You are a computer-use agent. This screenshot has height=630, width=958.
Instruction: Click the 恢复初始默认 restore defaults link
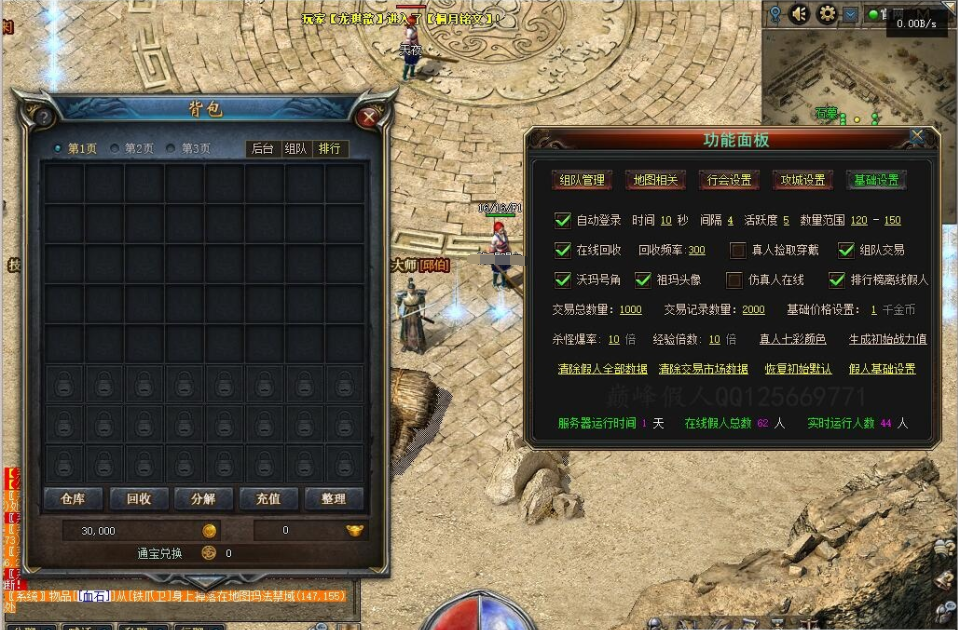pos(798,369)
